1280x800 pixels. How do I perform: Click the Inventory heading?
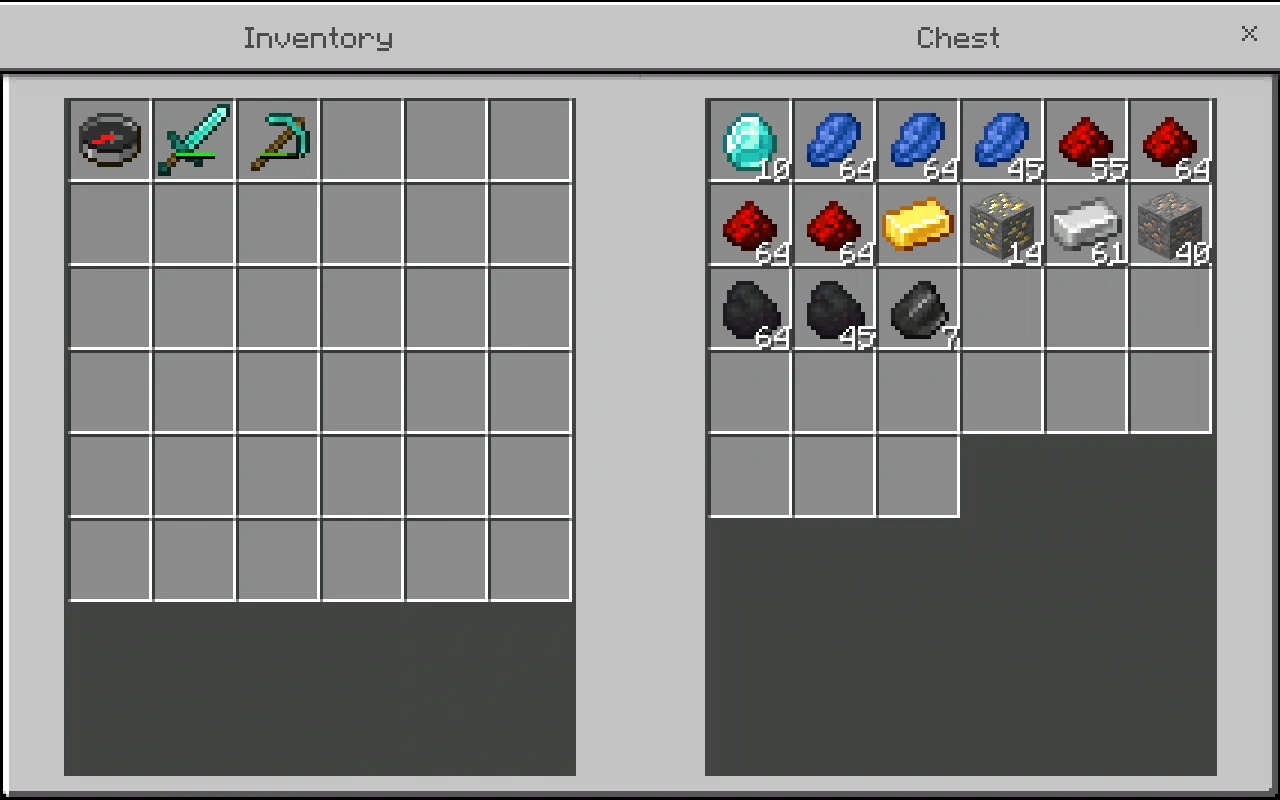point(317,38)
